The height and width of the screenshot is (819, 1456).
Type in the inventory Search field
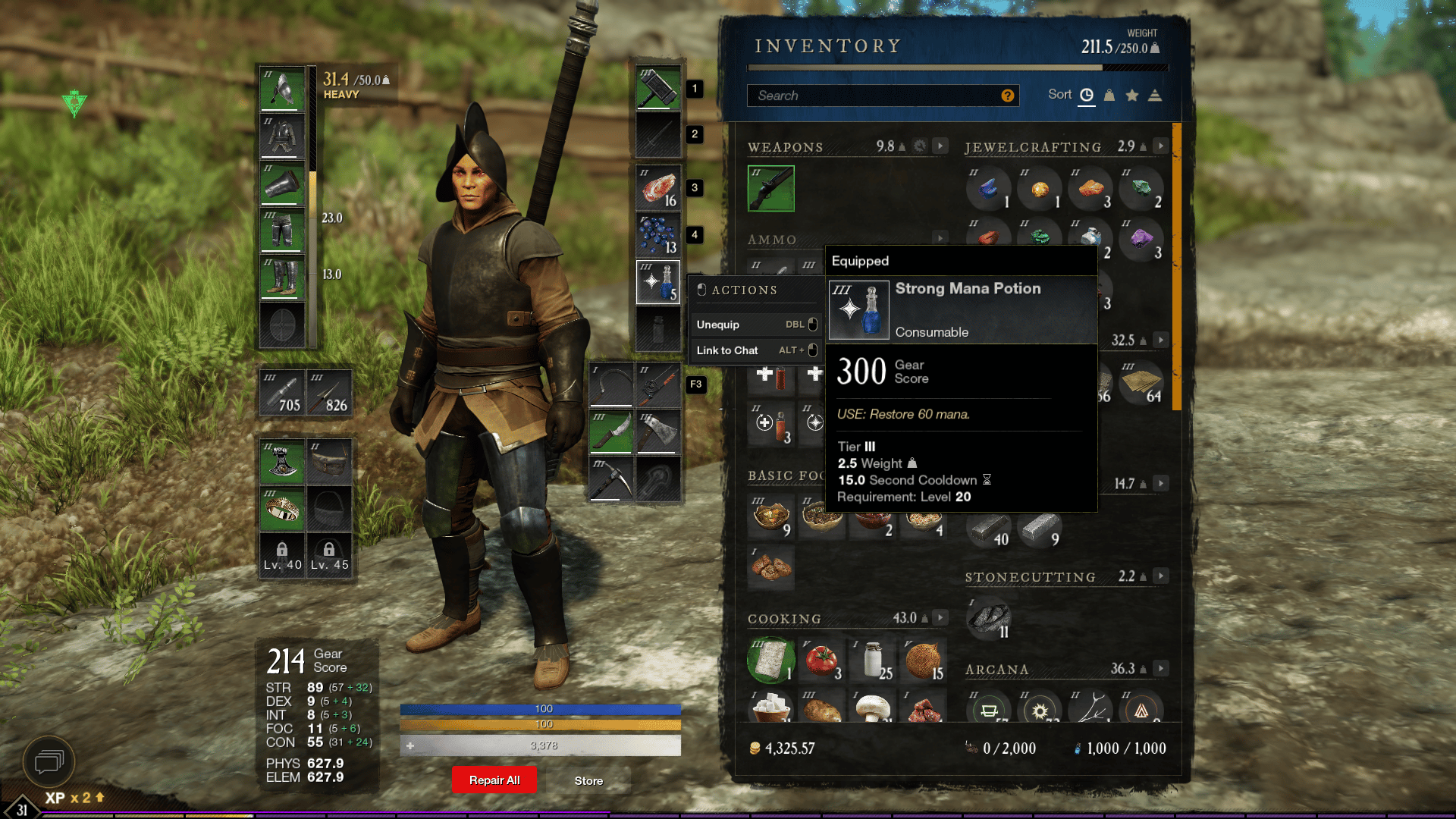(872, 96)
